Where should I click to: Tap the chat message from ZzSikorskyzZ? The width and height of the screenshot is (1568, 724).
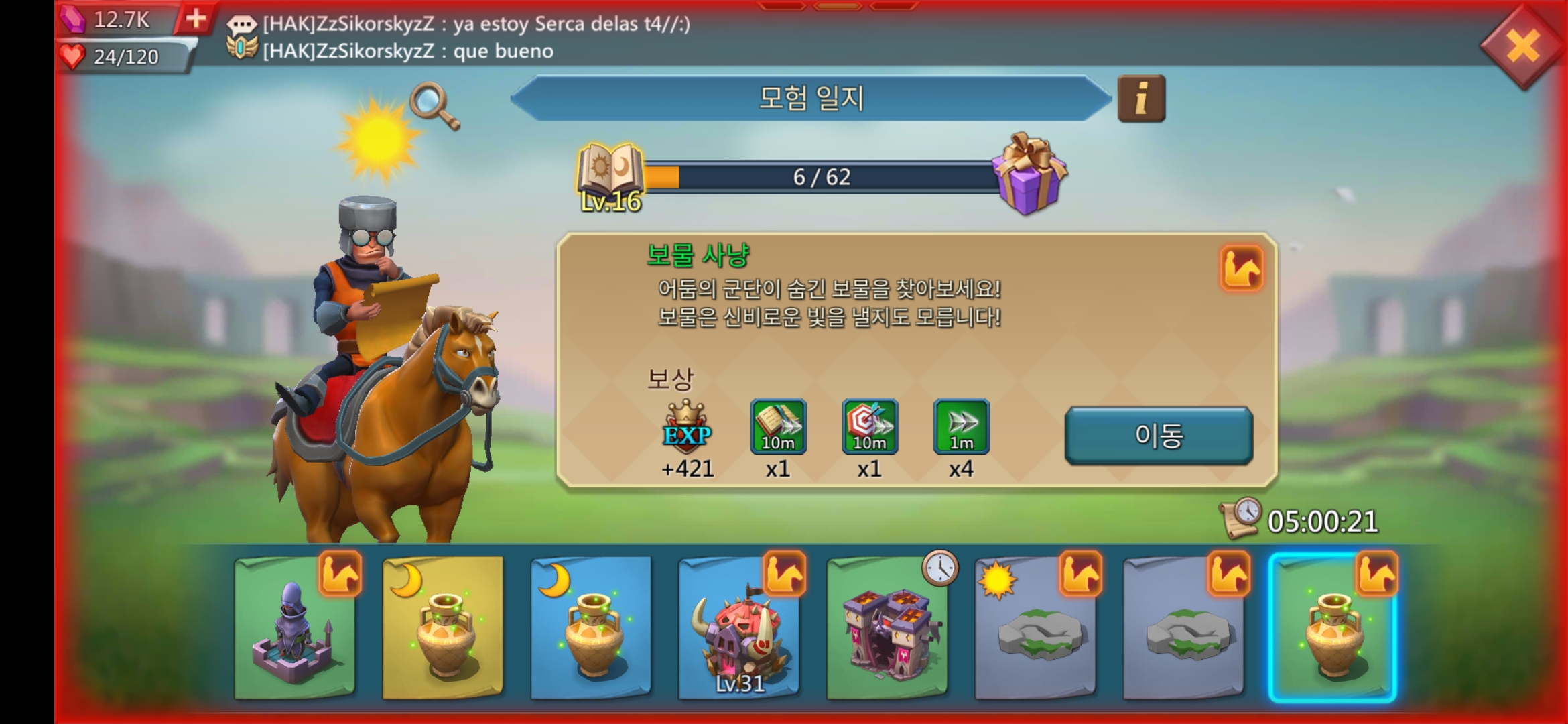tap(469, 27)
